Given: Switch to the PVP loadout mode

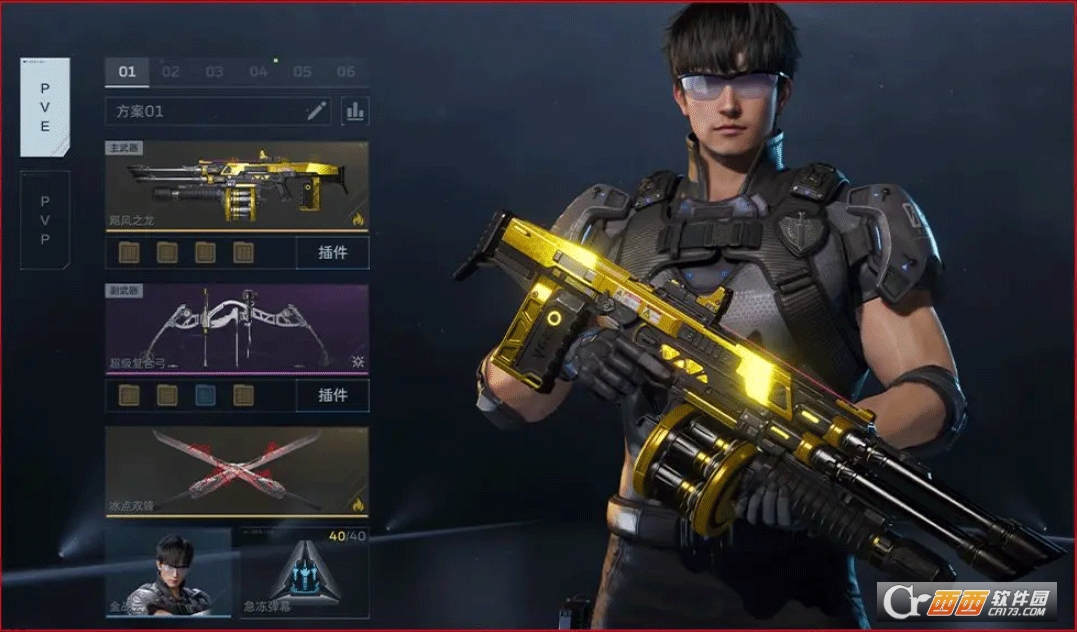Looking at the screenshot, I should tap(45, 220).
